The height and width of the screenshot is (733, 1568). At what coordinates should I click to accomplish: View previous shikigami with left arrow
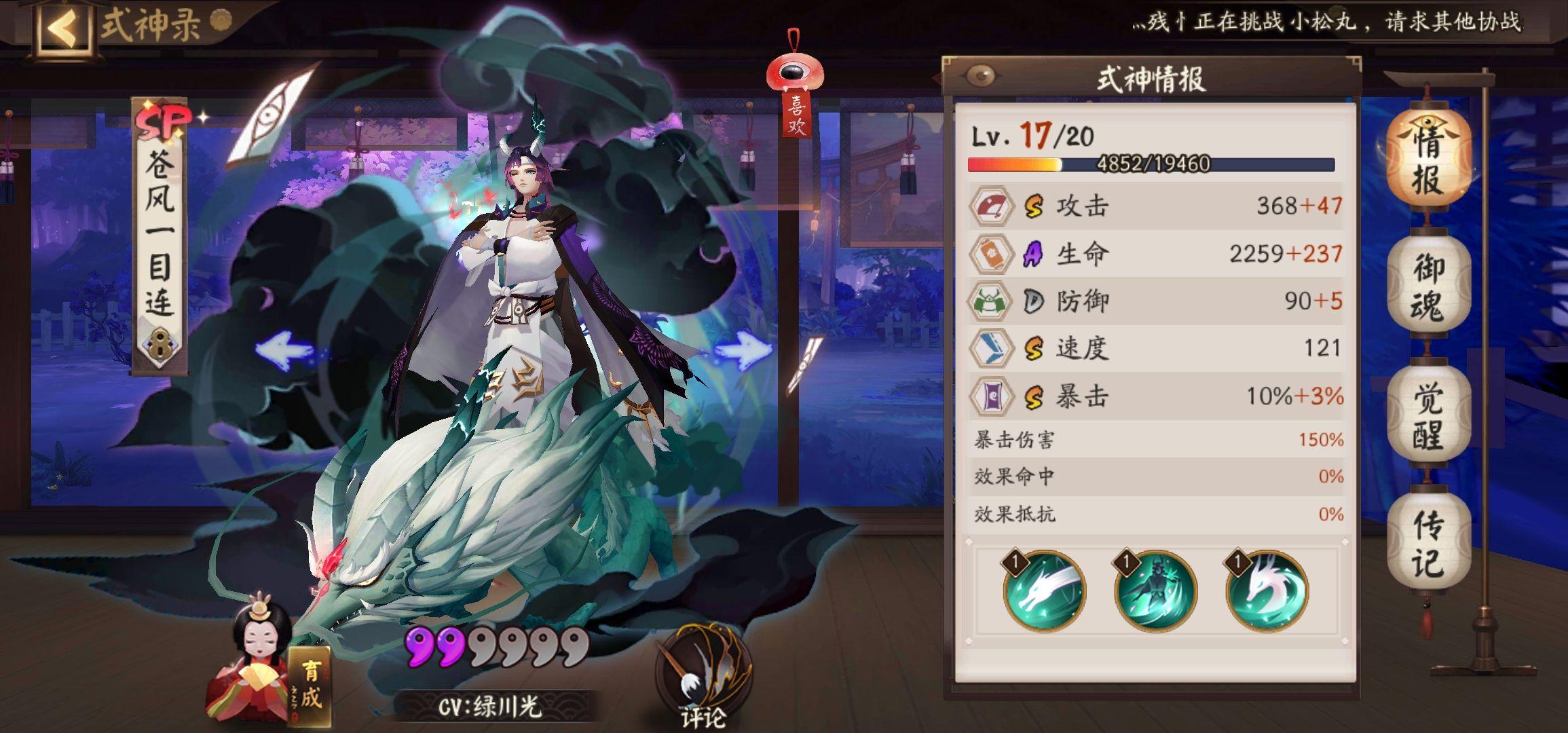284,349
